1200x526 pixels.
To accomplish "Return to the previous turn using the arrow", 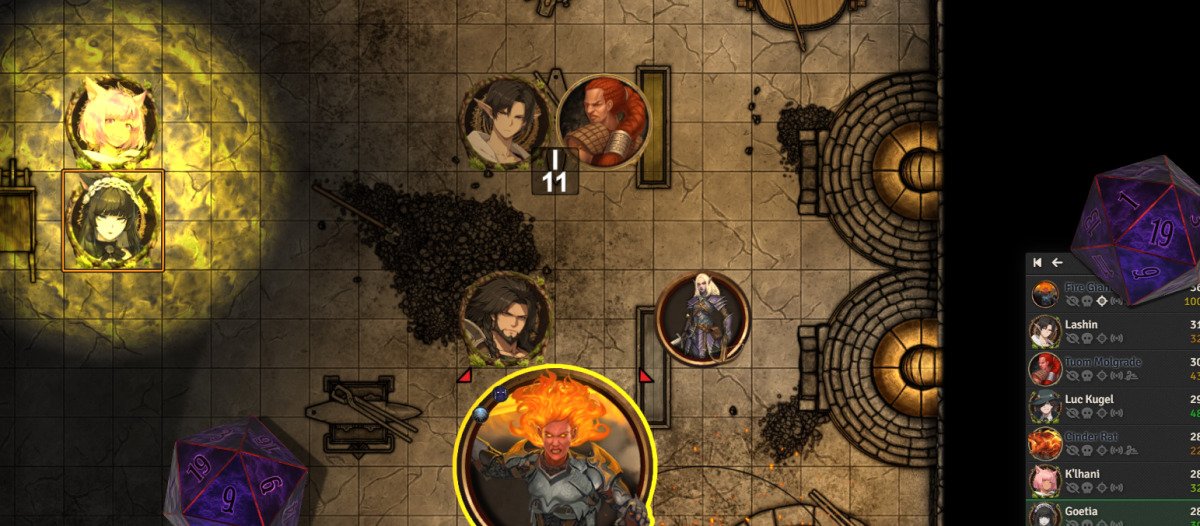I will (x=1057, y=262).
